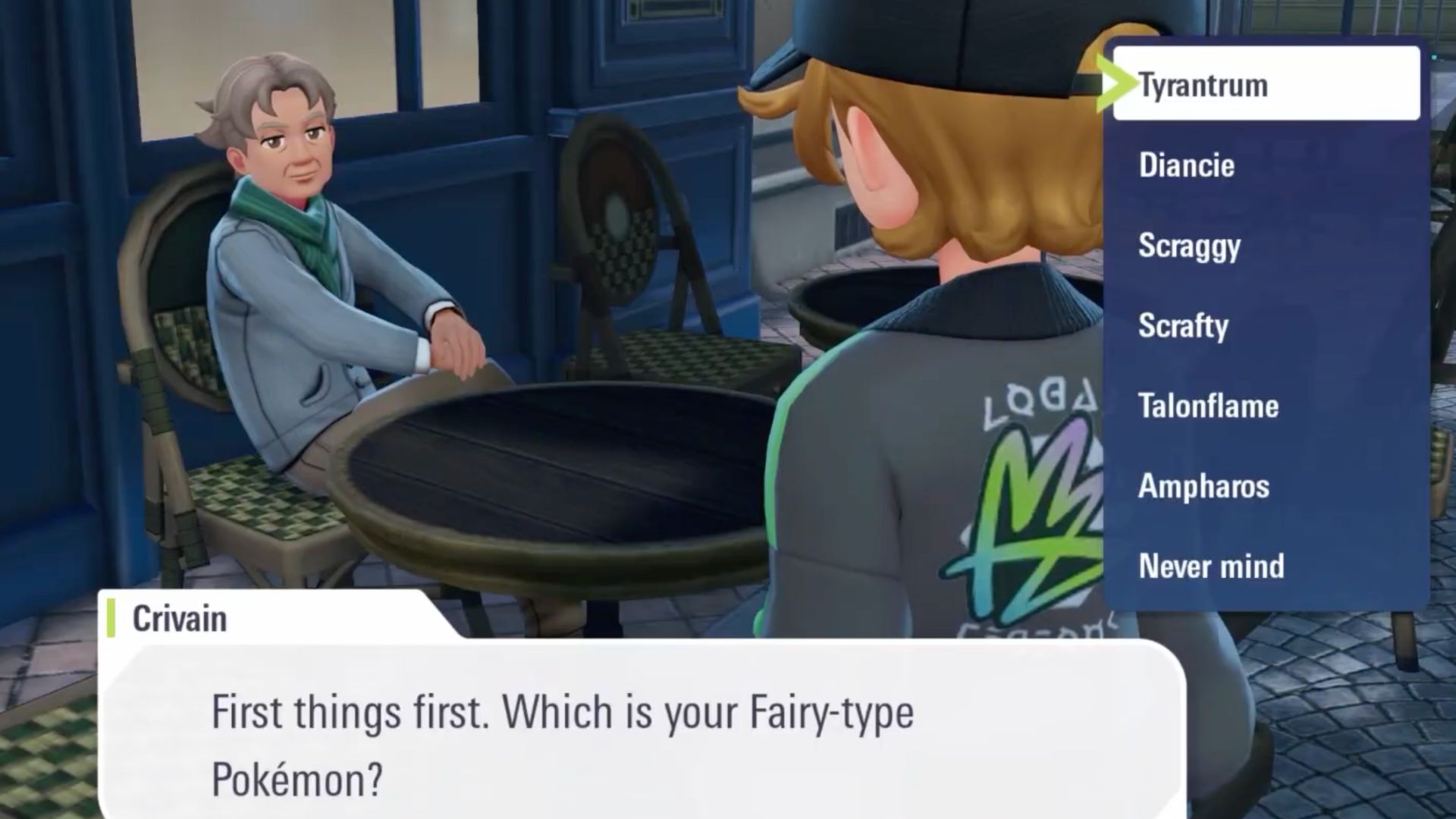Choose Diancie as your Fairy-type Pokémon
Screen dimensions: 1456x819
1185,165
